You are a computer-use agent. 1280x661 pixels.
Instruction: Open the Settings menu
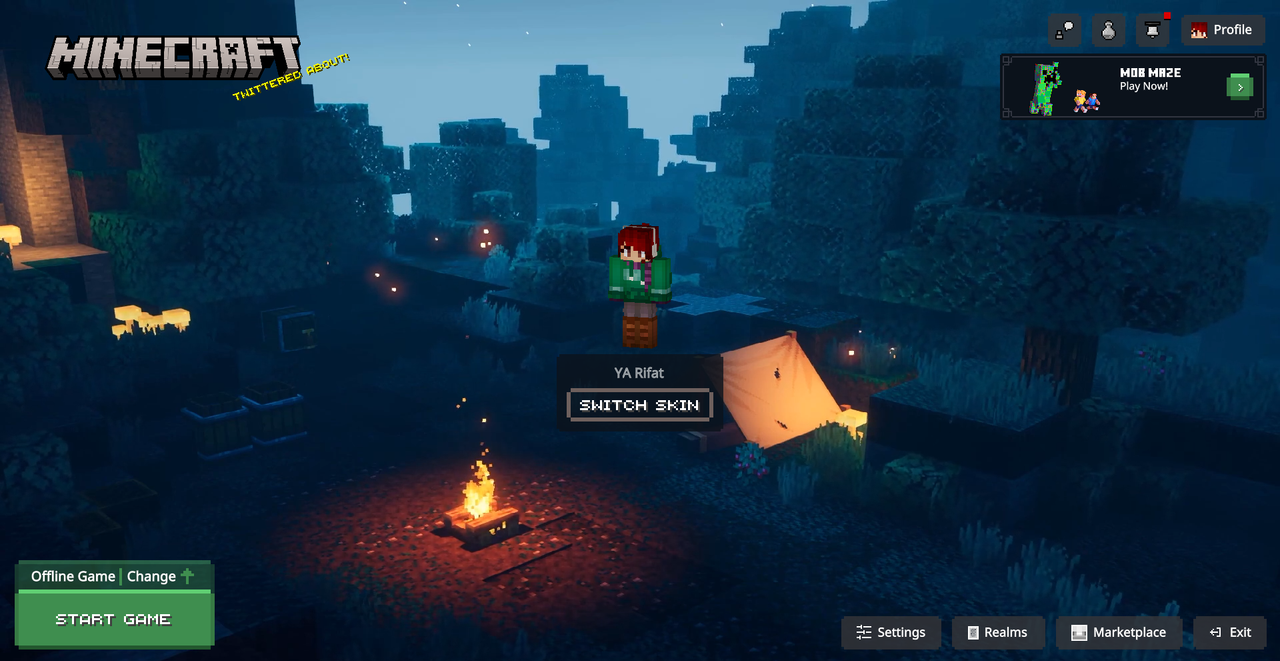[891, 632]
